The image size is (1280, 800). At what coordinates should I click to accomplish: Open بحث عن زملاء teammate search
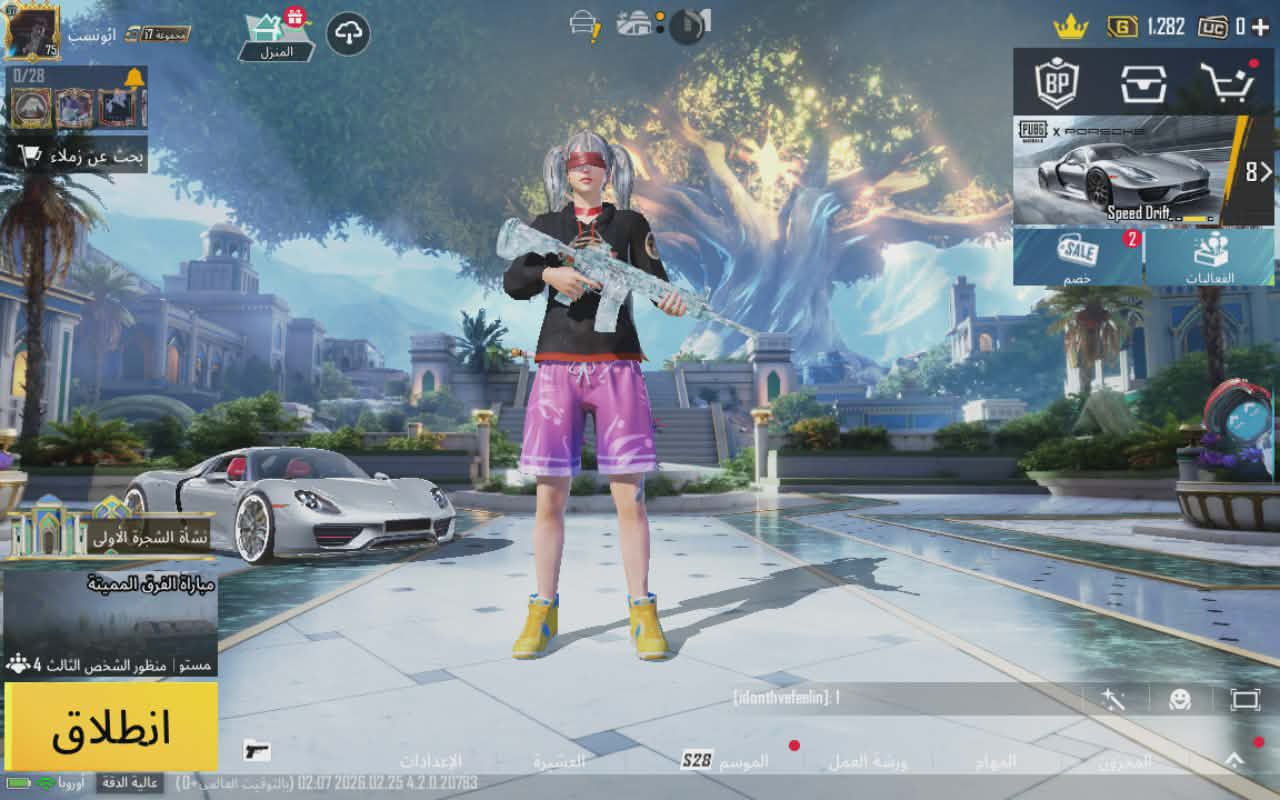80,156
